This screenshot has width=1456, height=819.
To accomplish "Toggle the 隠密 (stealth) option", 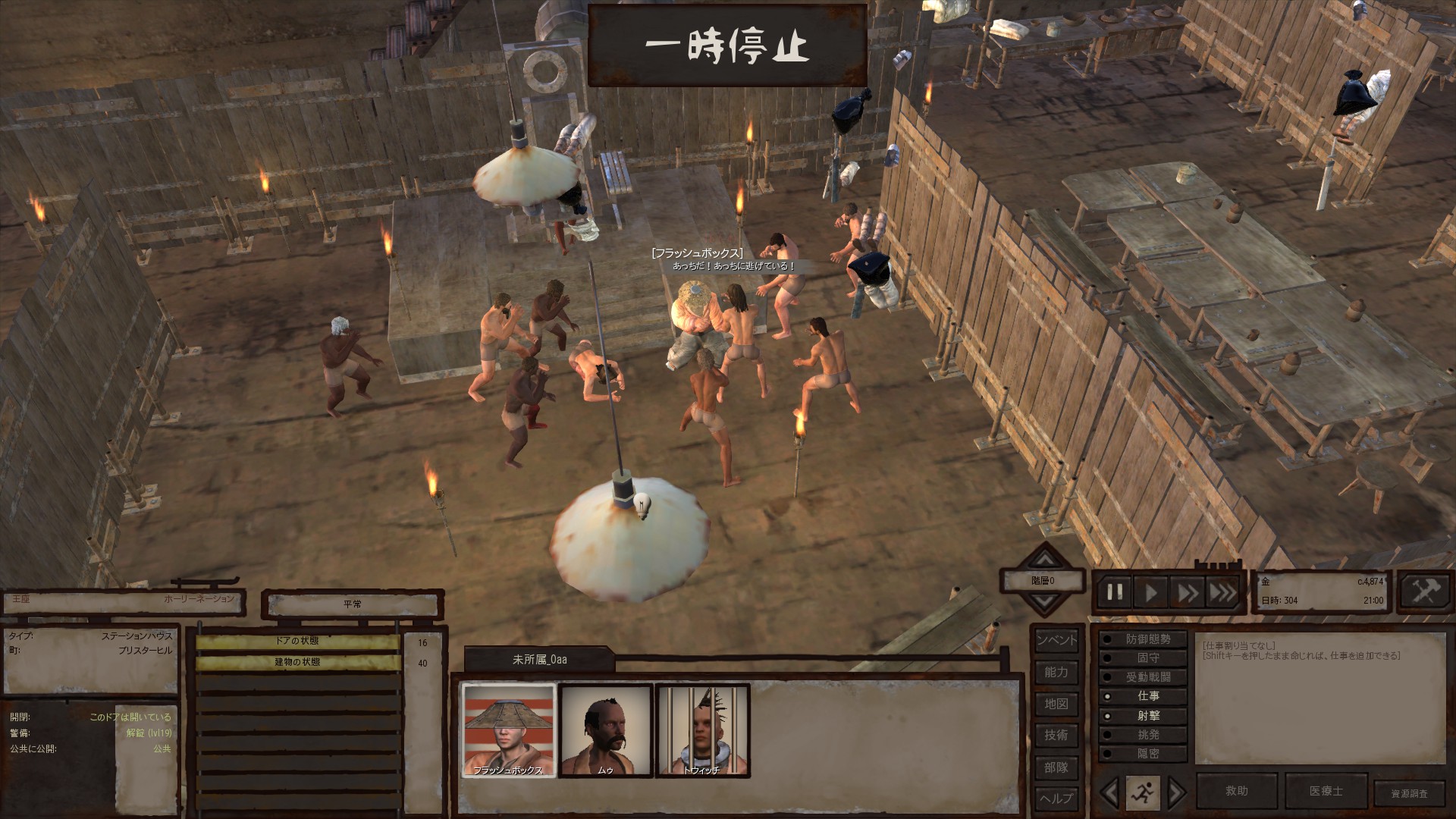I will click(x=1143, y=754).
